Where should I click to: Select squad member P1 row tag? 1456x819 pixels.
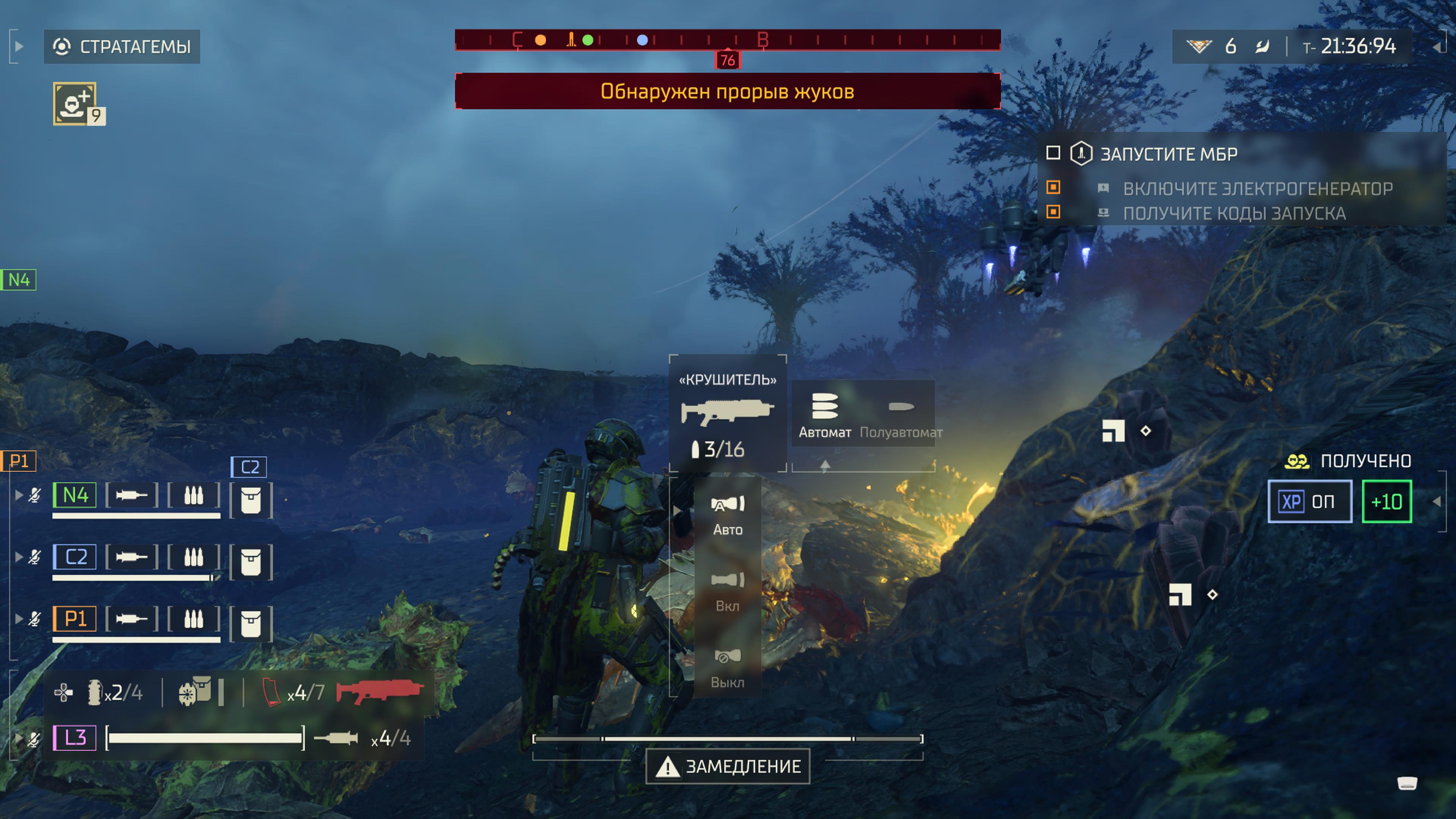coord(75,618)
